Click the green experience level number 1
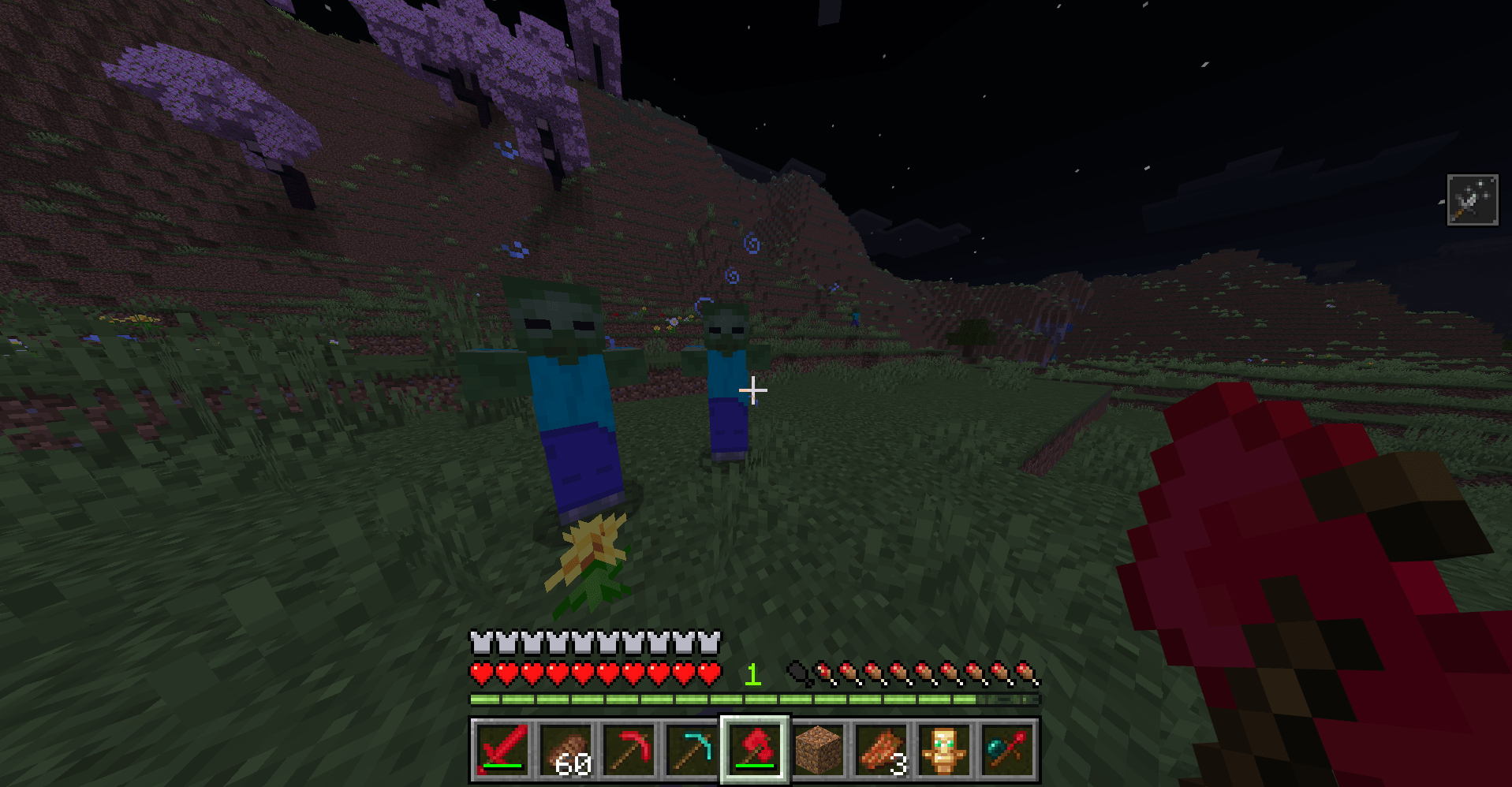 (753, 675)
